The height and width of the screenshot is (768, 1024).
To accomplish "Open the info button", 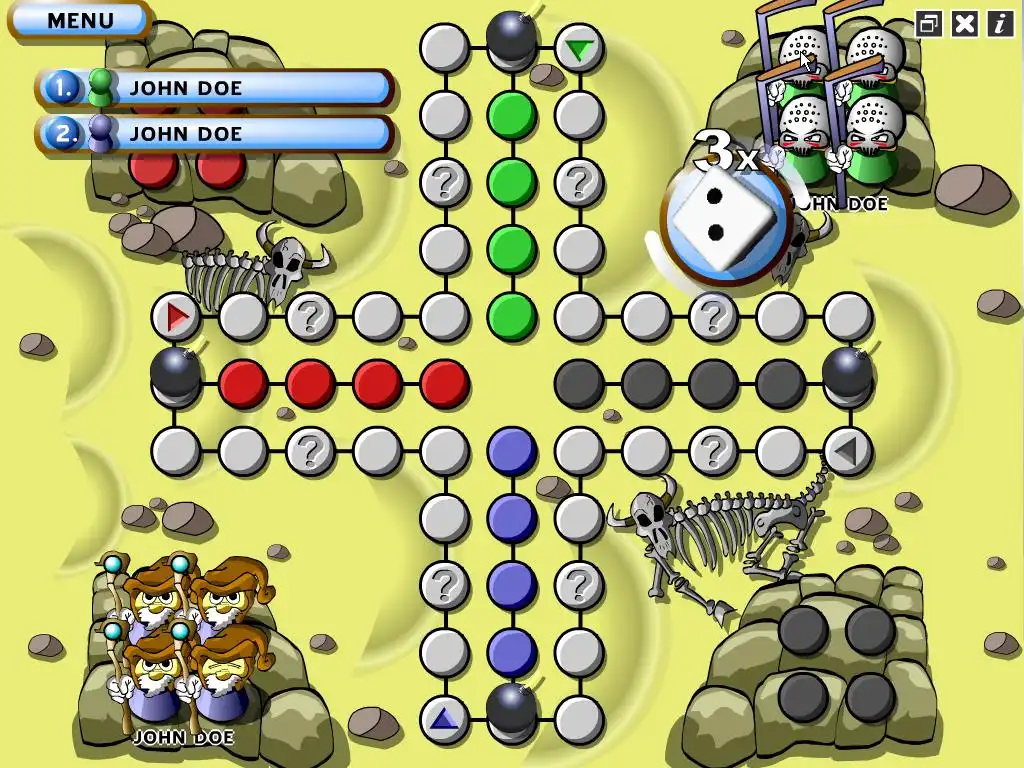I will point(1000,24).
